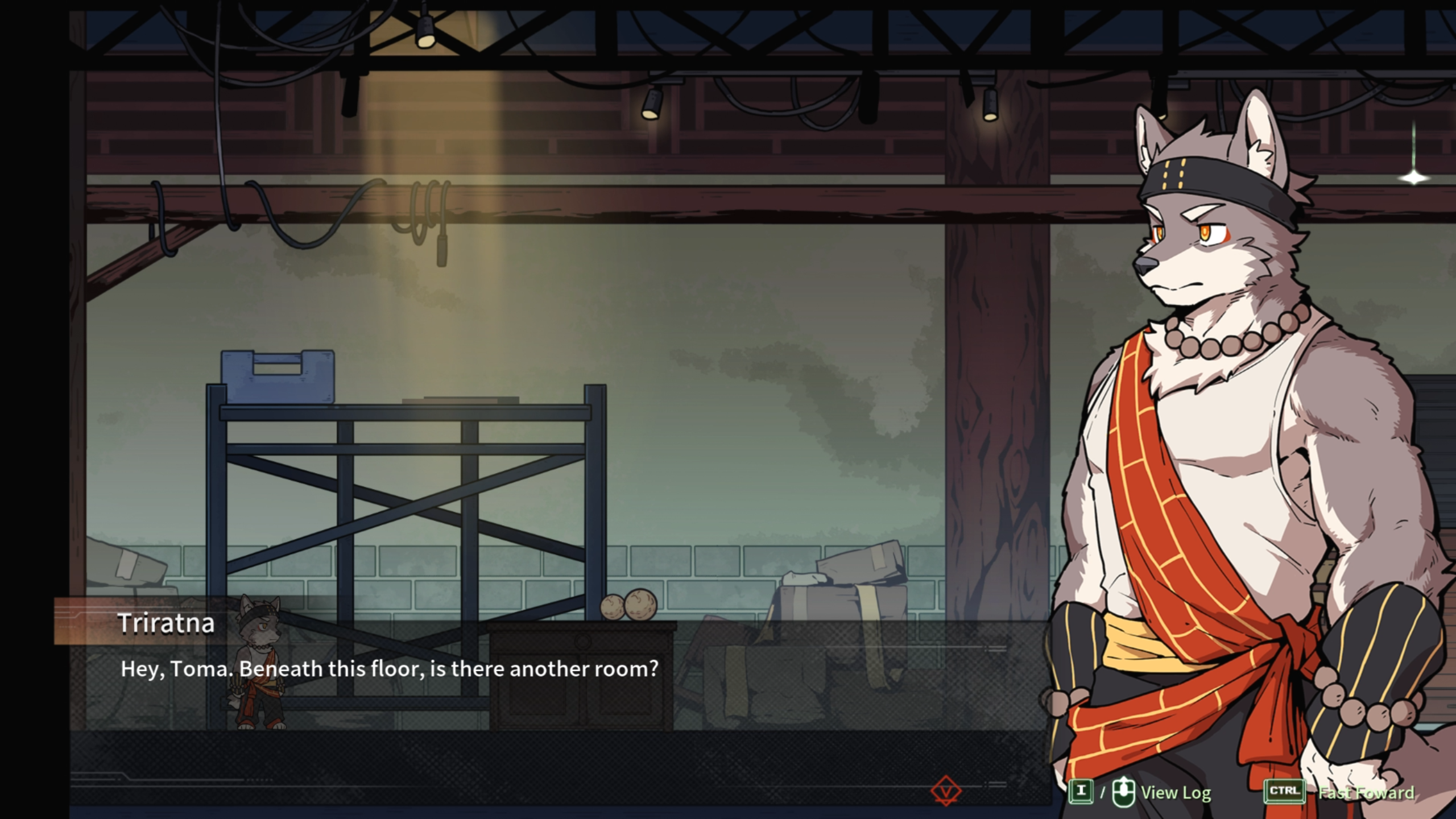Advance Triratna's dialogue text box
The height and width of the screenshot is (819, 1456).
[389, 669]
